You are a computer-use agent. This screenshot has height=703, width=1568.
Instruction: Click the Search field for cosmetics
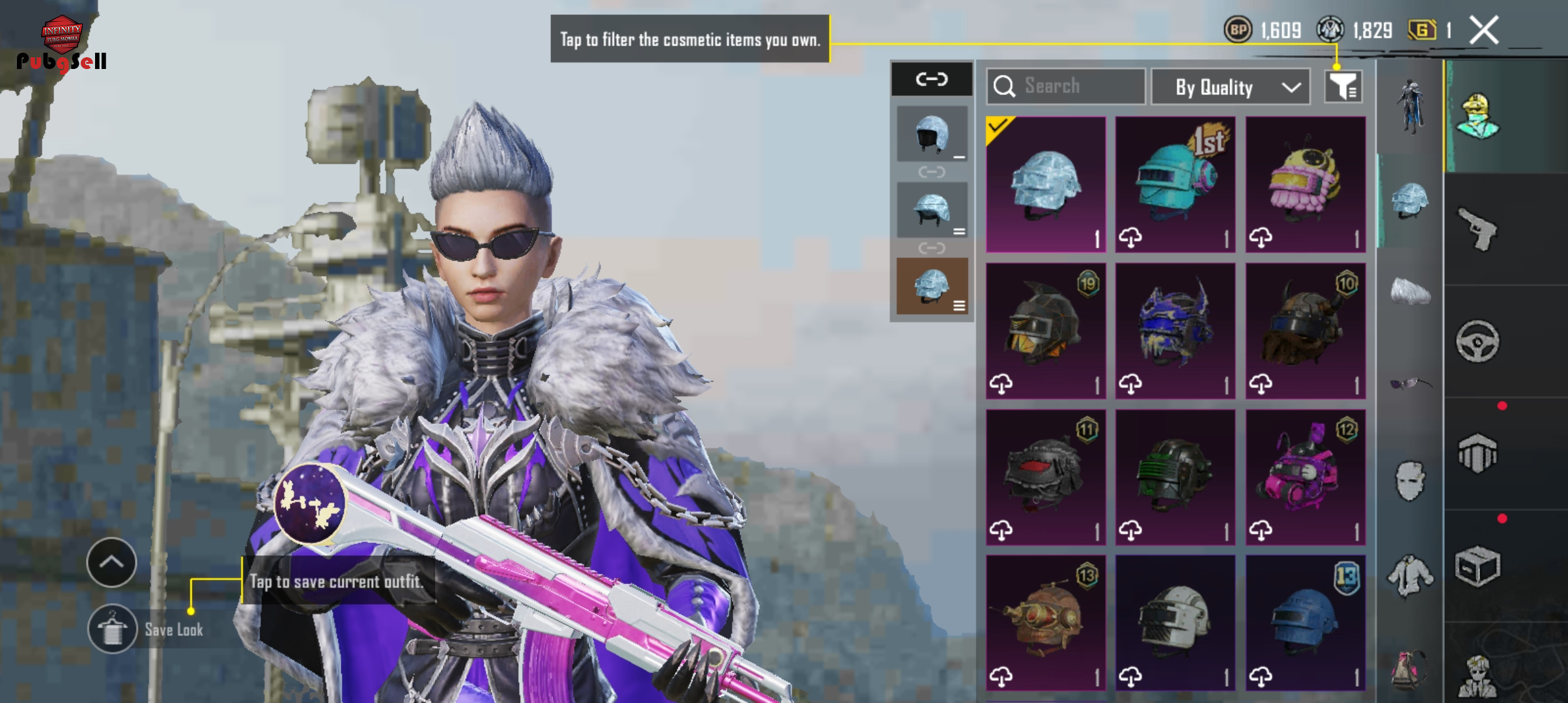pos(1066,87)
